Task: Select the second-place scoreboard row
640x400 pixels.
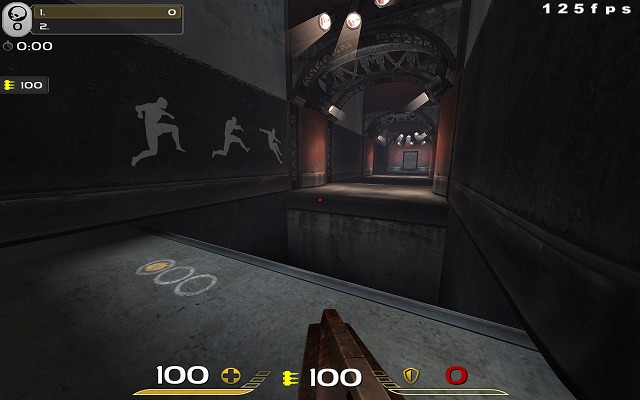Action: pos(107,27)
